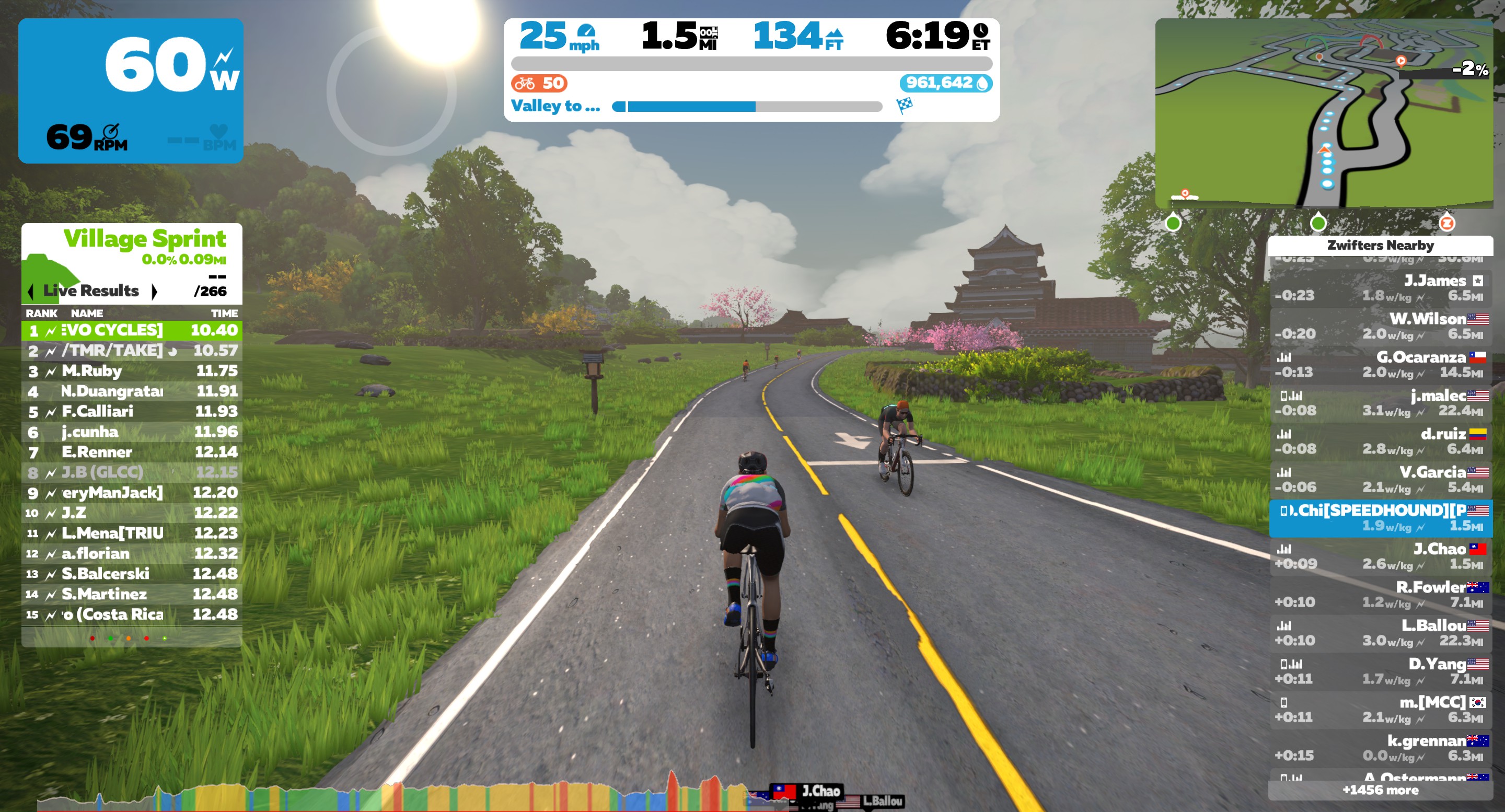Expand the +1456 more riders row

(1381, 791)
